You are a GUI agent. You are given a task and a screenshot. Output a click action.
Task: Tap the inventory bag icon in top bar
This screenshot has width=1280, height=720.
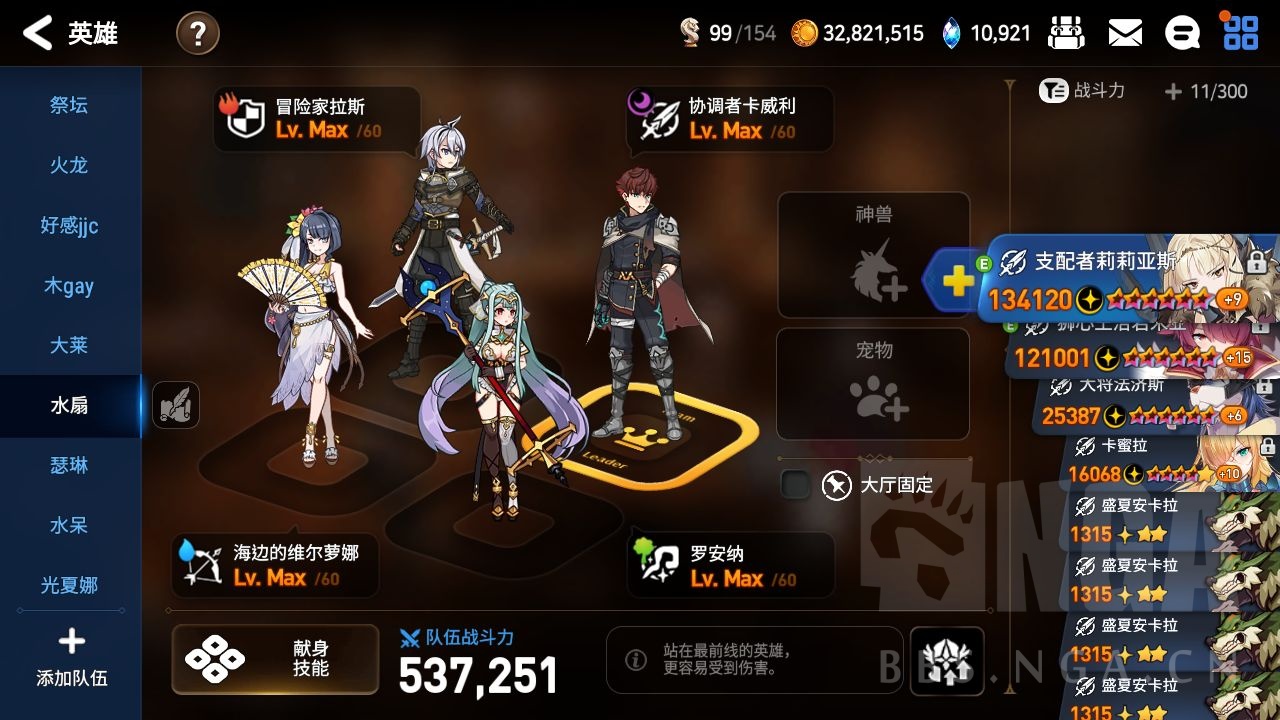click(x=1065, y=31)
